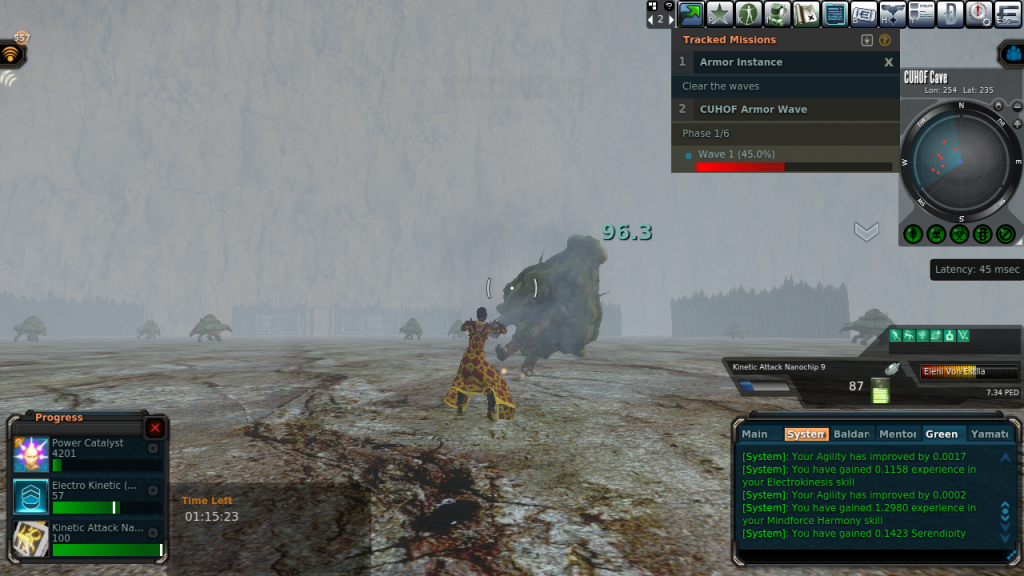Show the Mentor chat tab
Image resolution: width=1024 pixels, height=576 pixels.
pyautogui.click(x=897, y=434)
